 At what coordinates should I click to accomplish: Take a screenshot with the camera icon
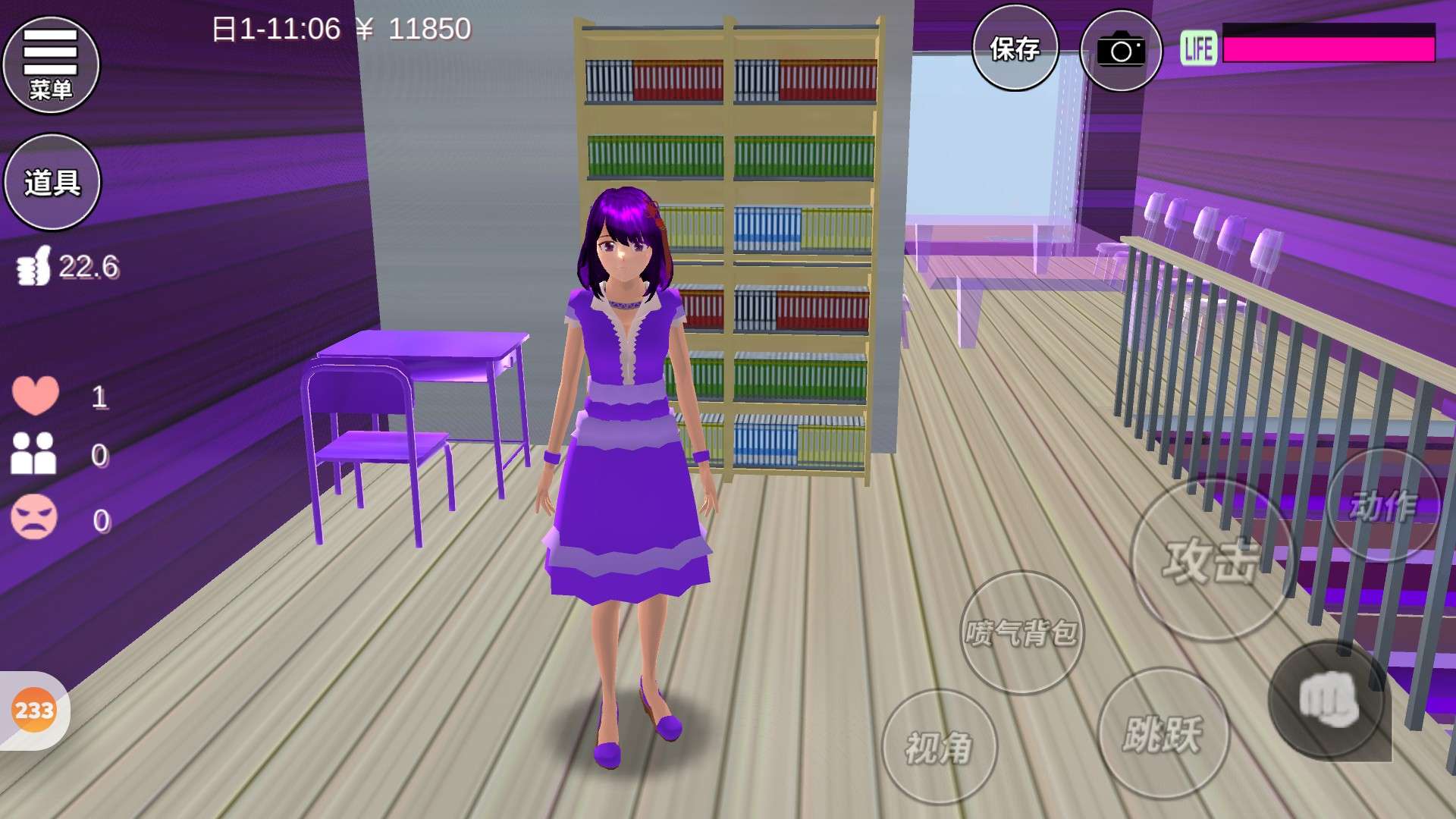coord(1120,51)
